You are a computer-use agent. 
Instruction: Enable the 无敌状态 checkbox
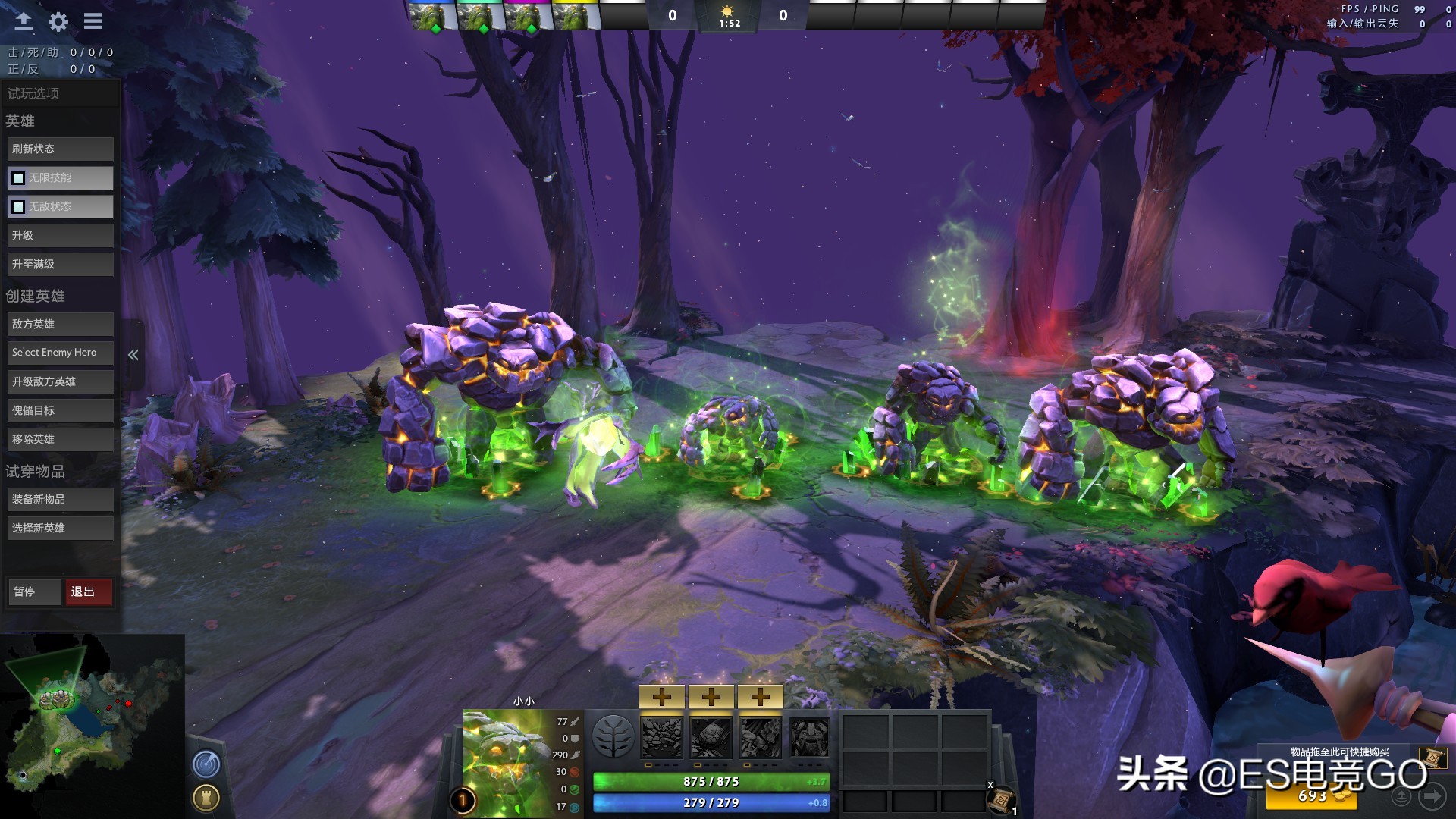pos(18,206)
